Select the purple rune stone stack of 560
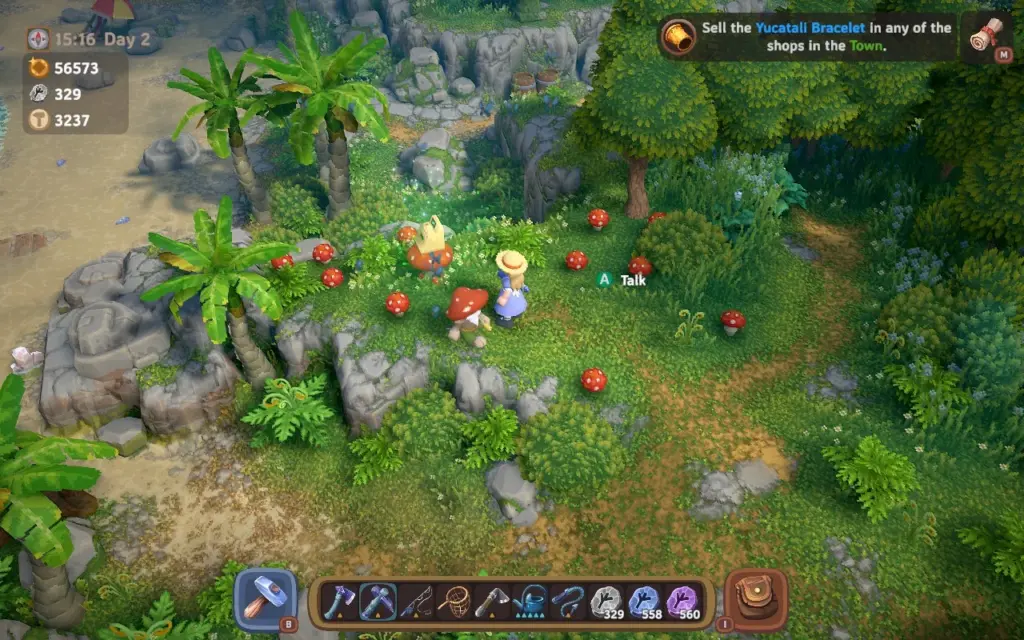1024x640 pixels. coord(682,601)
